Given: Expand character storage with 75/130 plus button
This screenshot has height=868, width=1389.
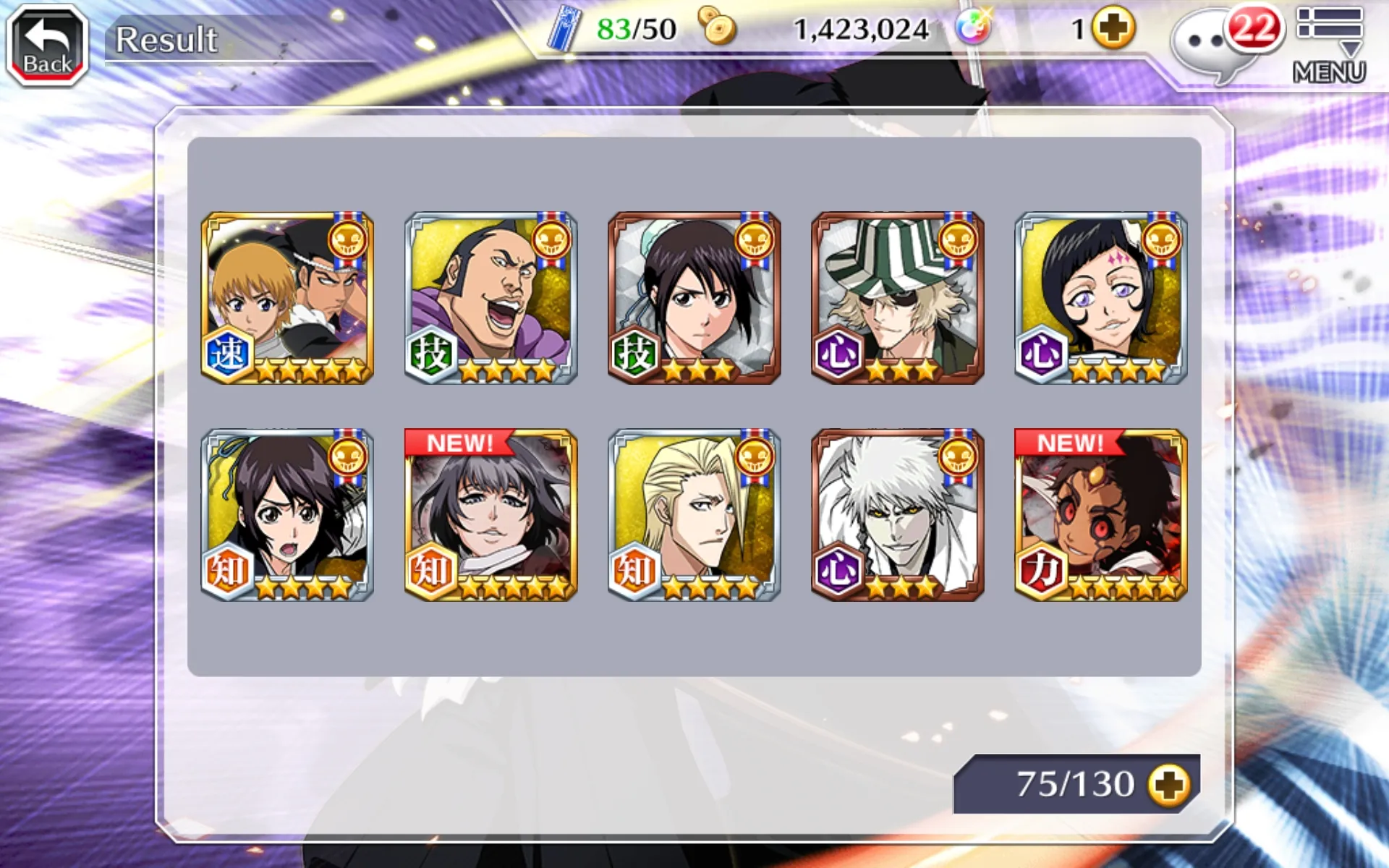Looking at the screenshot, I should (1168, 785).
